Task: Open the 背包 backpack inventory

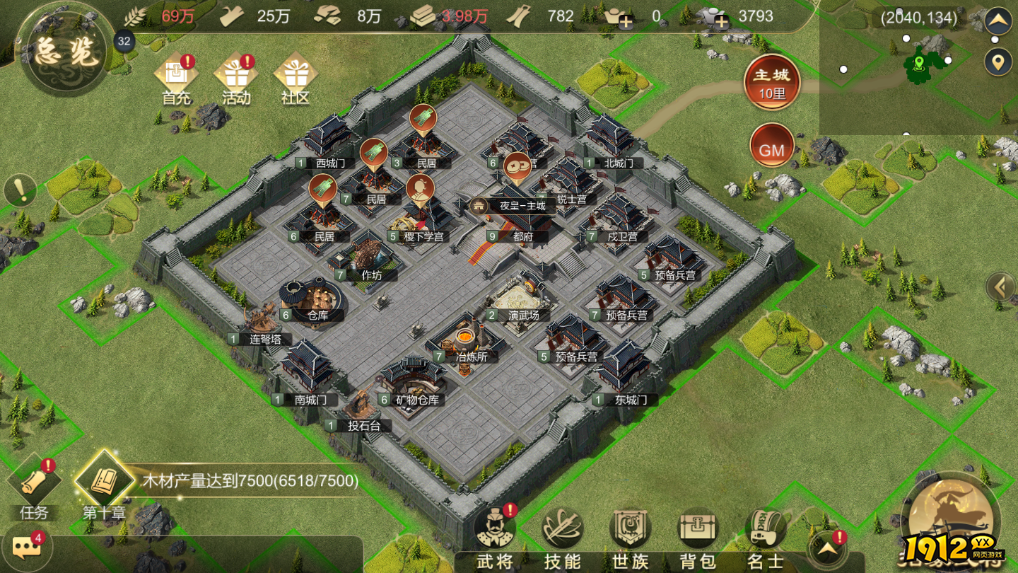Action: 698,535
